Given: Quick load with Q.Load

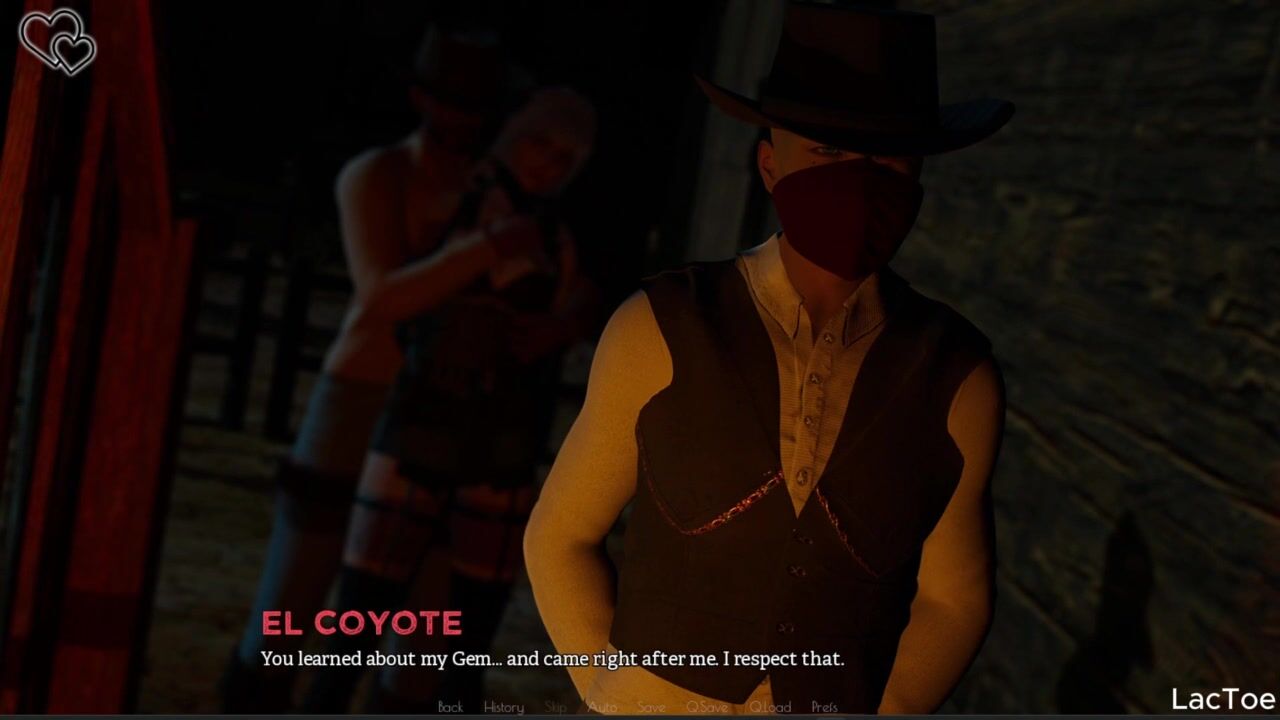Looking at the screenshot, I should tap(770, 707).
